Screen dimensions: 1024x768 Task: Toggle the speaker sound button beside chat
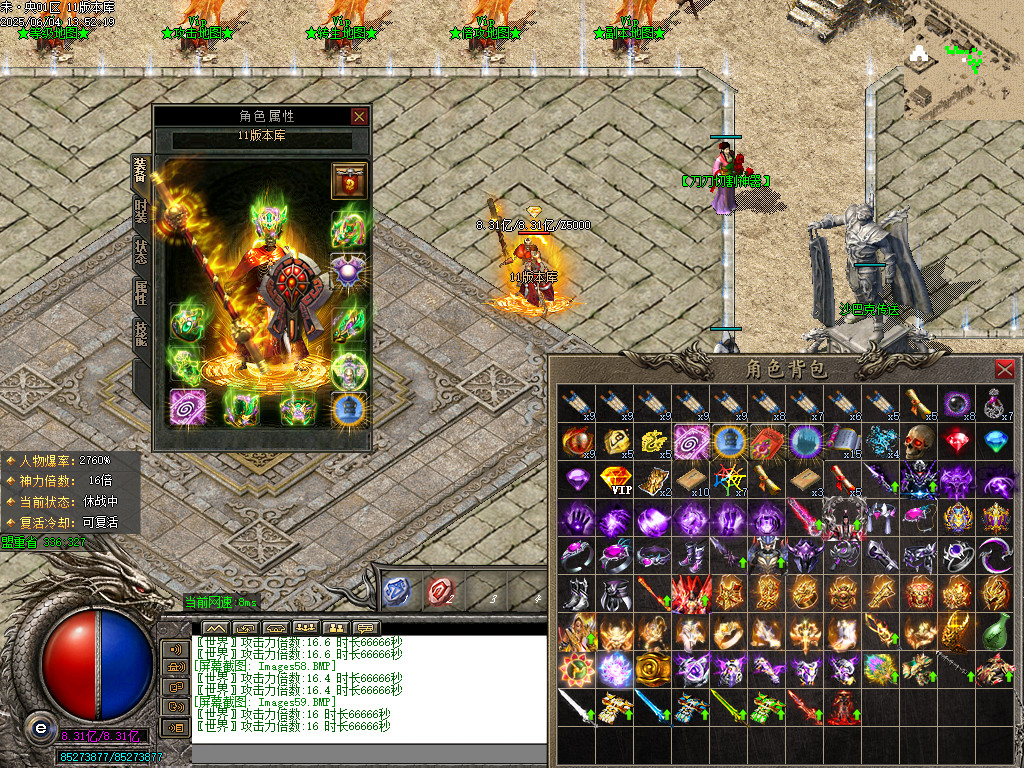pos(175,649)
